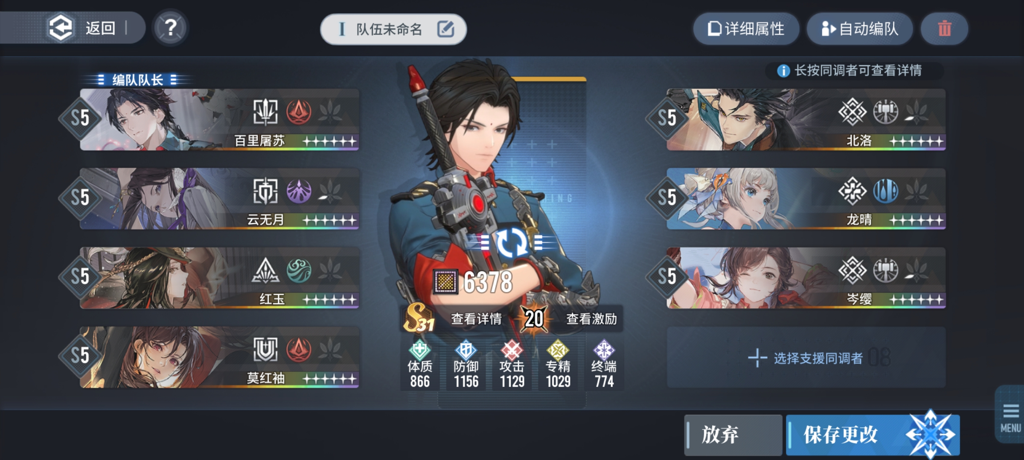Open the question mark help button
The image size is (1024, 460).
171,28
